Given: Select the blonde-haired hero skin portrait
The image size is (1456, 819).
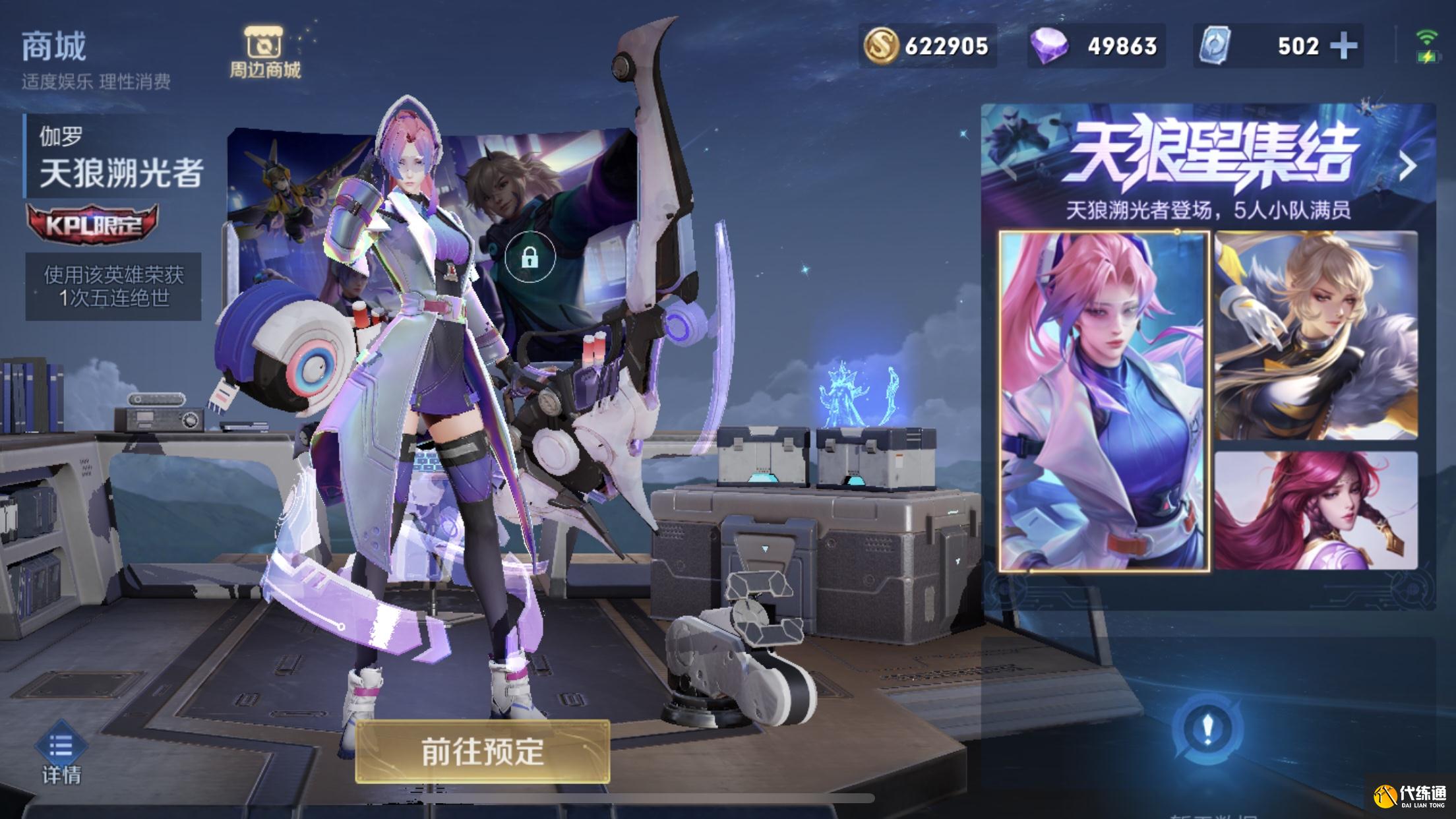Looking at the screenshot, I should tap(1316, 335).
